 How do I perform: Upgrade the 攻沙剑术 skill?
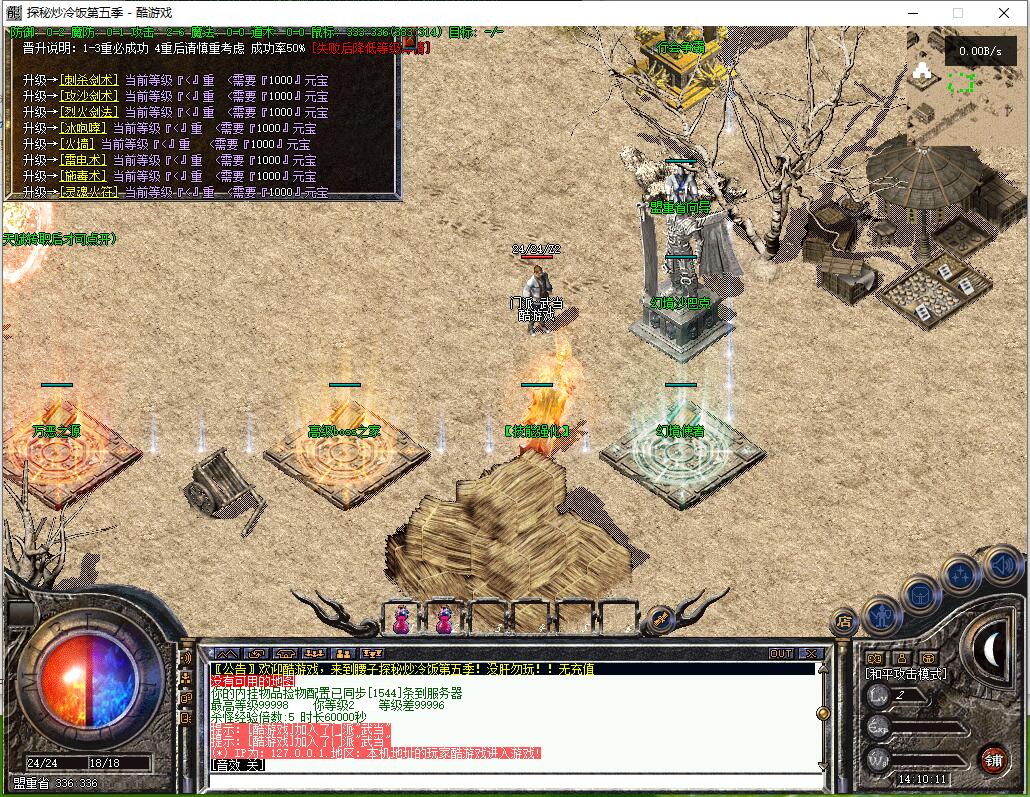89,96
